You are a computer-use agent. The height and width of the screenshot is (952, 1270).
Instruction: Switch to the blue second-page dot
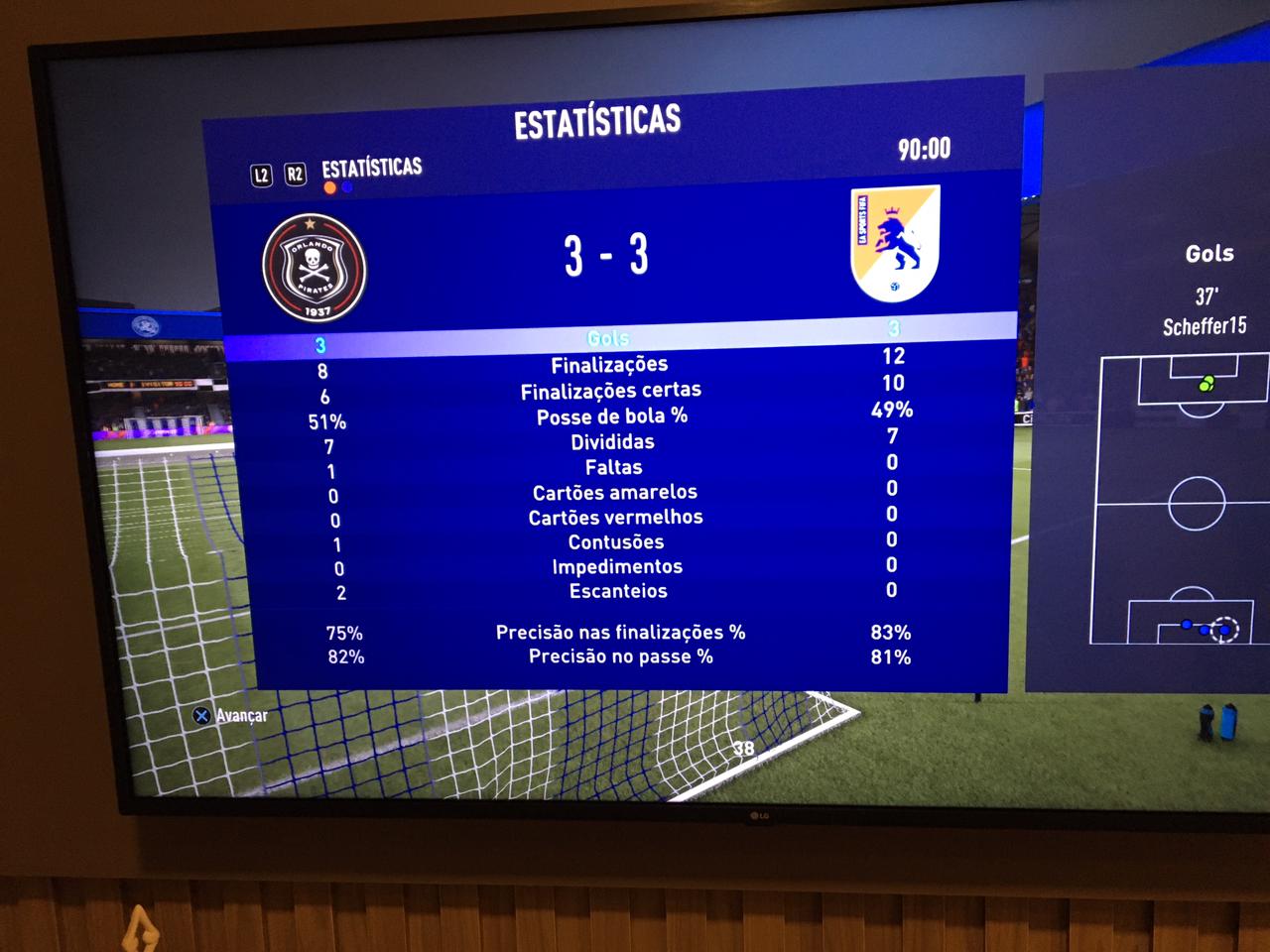(x=347, y=187)
